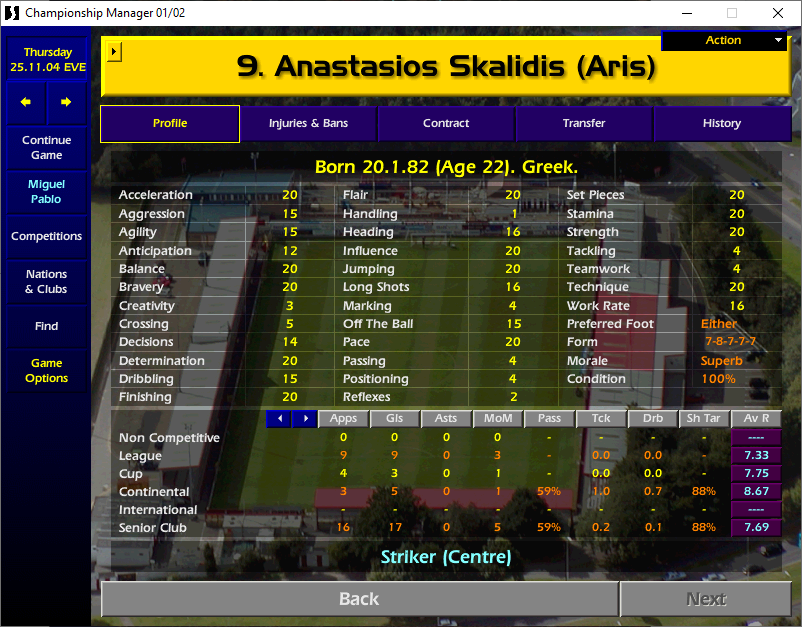802x627 pixels.
Task: Browse Nations & Clubs
Action: pos(47,282)
